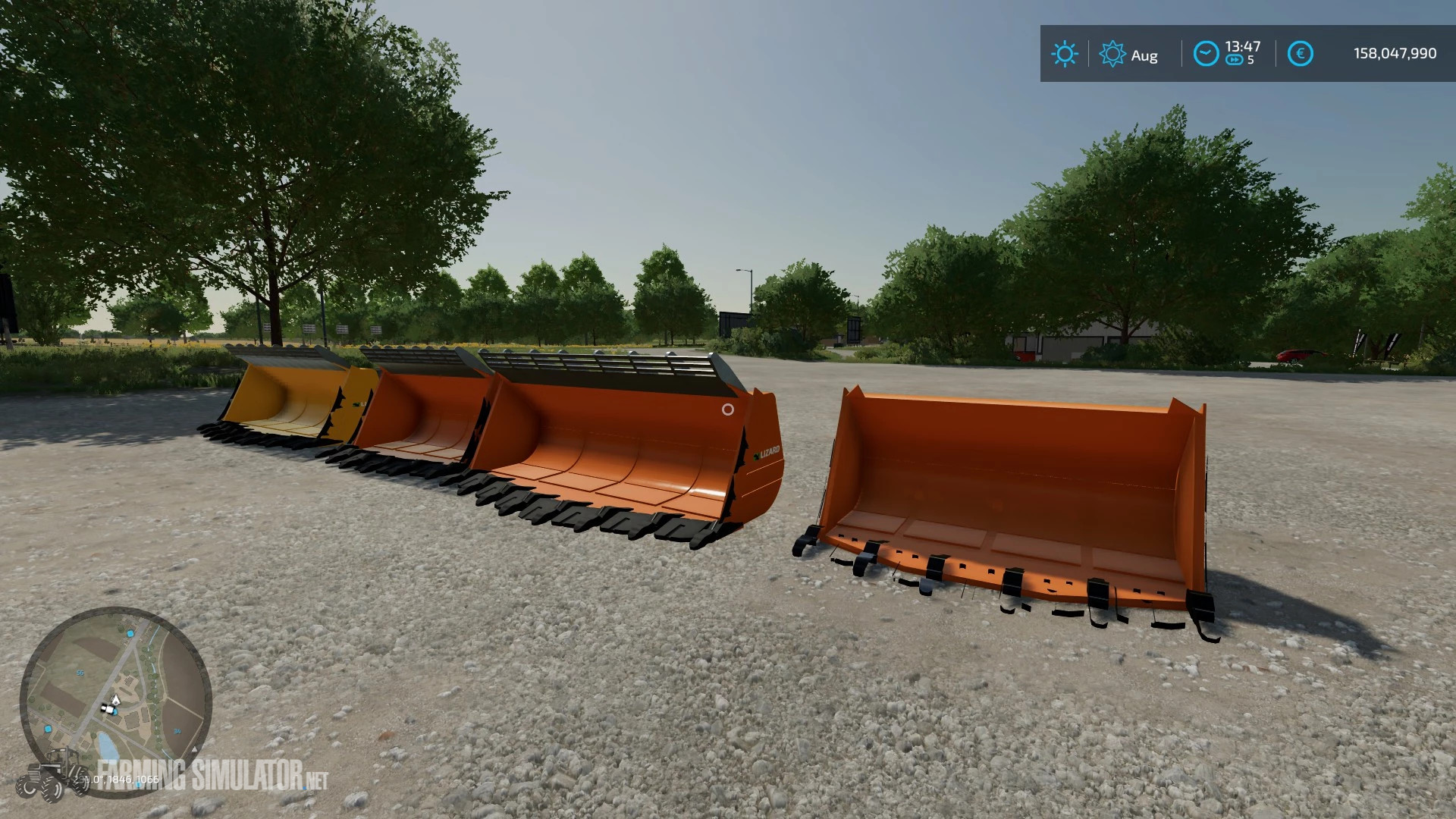Image resolution: width=1456 pixels, height=819 pixels.
Task: Select the sunny weather forecast icon
Action: (1065, 52)
